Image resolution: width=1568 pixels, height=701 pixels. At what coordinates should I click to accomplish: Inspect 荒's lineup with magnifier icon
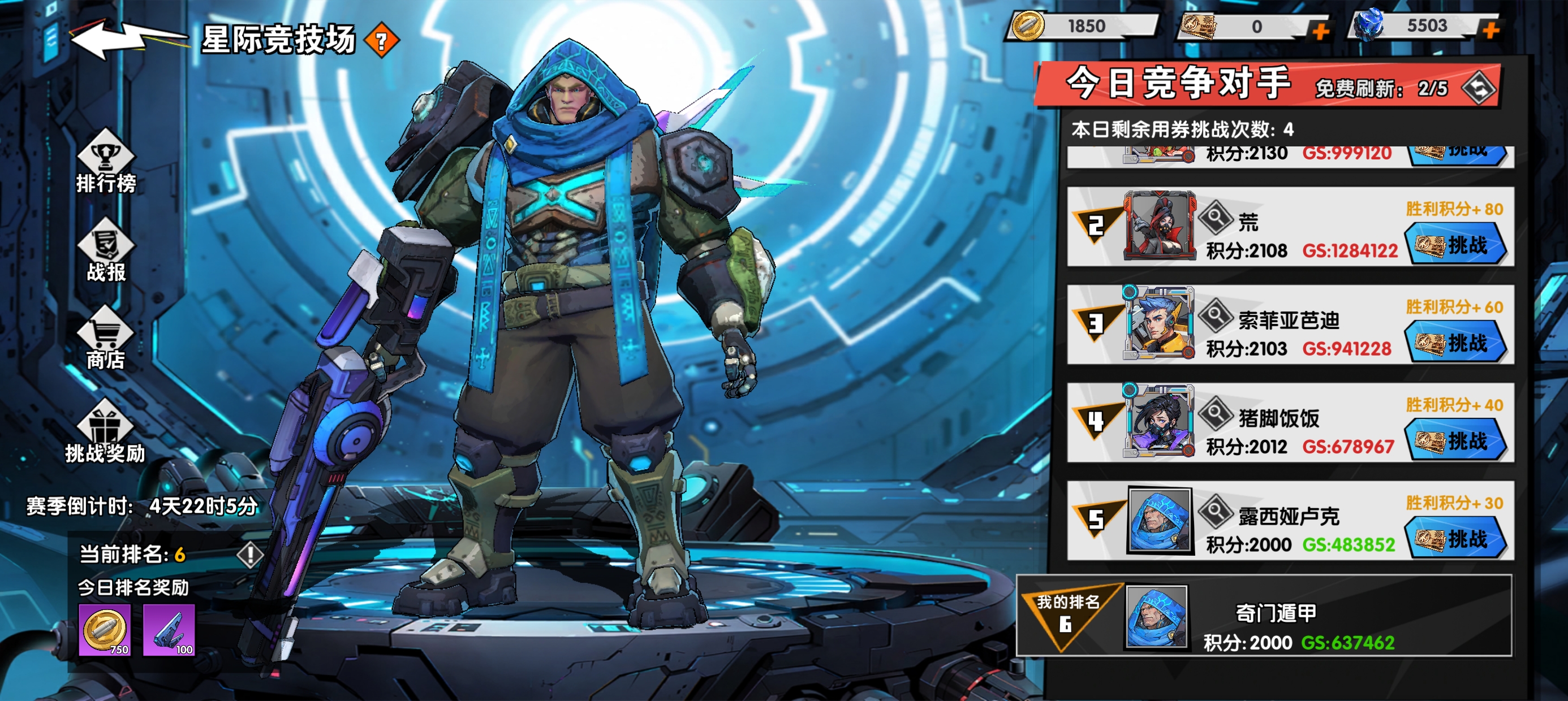click(x=1216, y=217)
